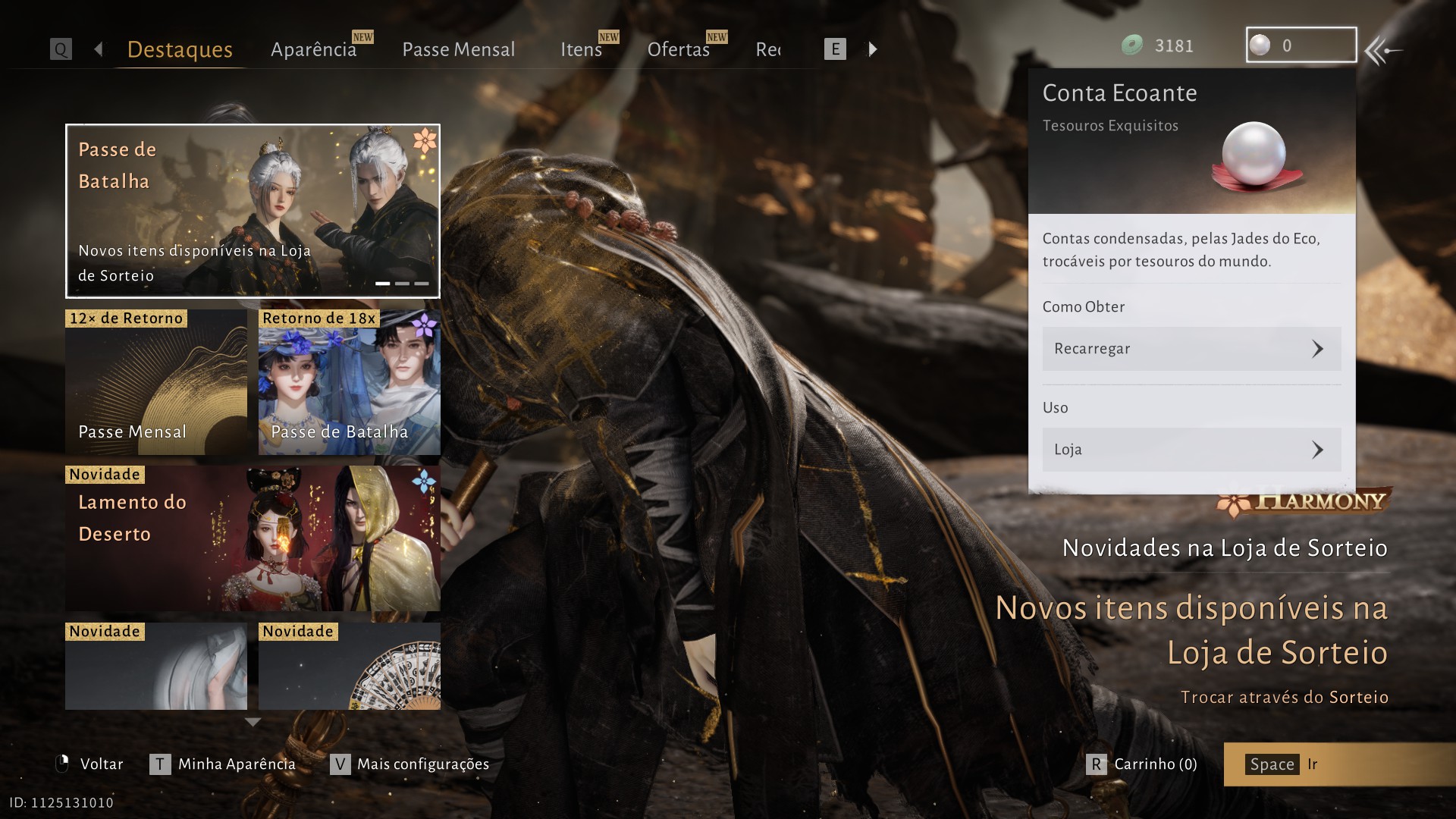Select the 12× de Retorno Passe Mensal tile
This screenshot has width=1456, height=819.
click(x=156, y=382)
